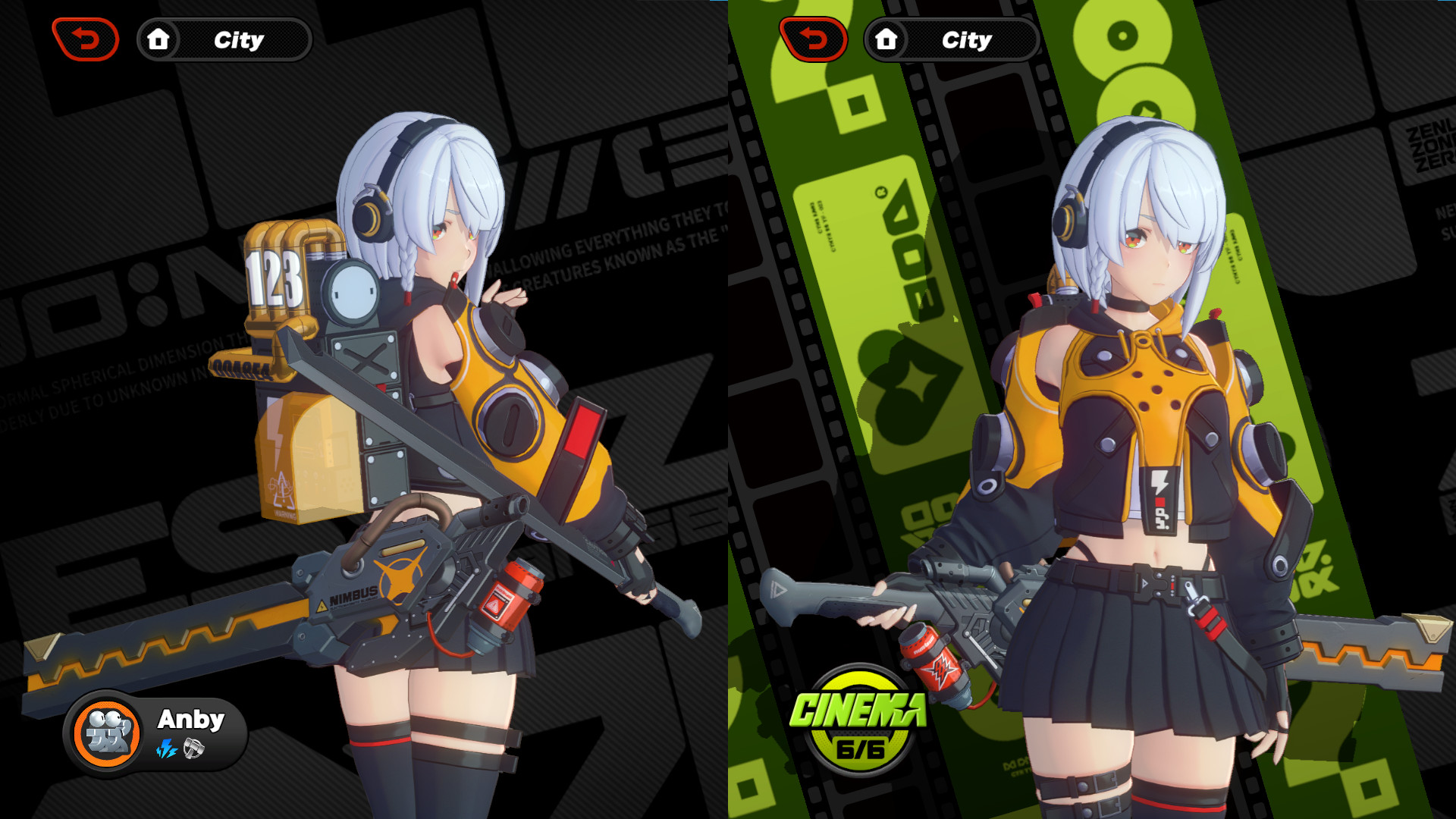Open the City location label on the right panel
The width and height of the screenshot is (1456, 819).
click(966, 39)
